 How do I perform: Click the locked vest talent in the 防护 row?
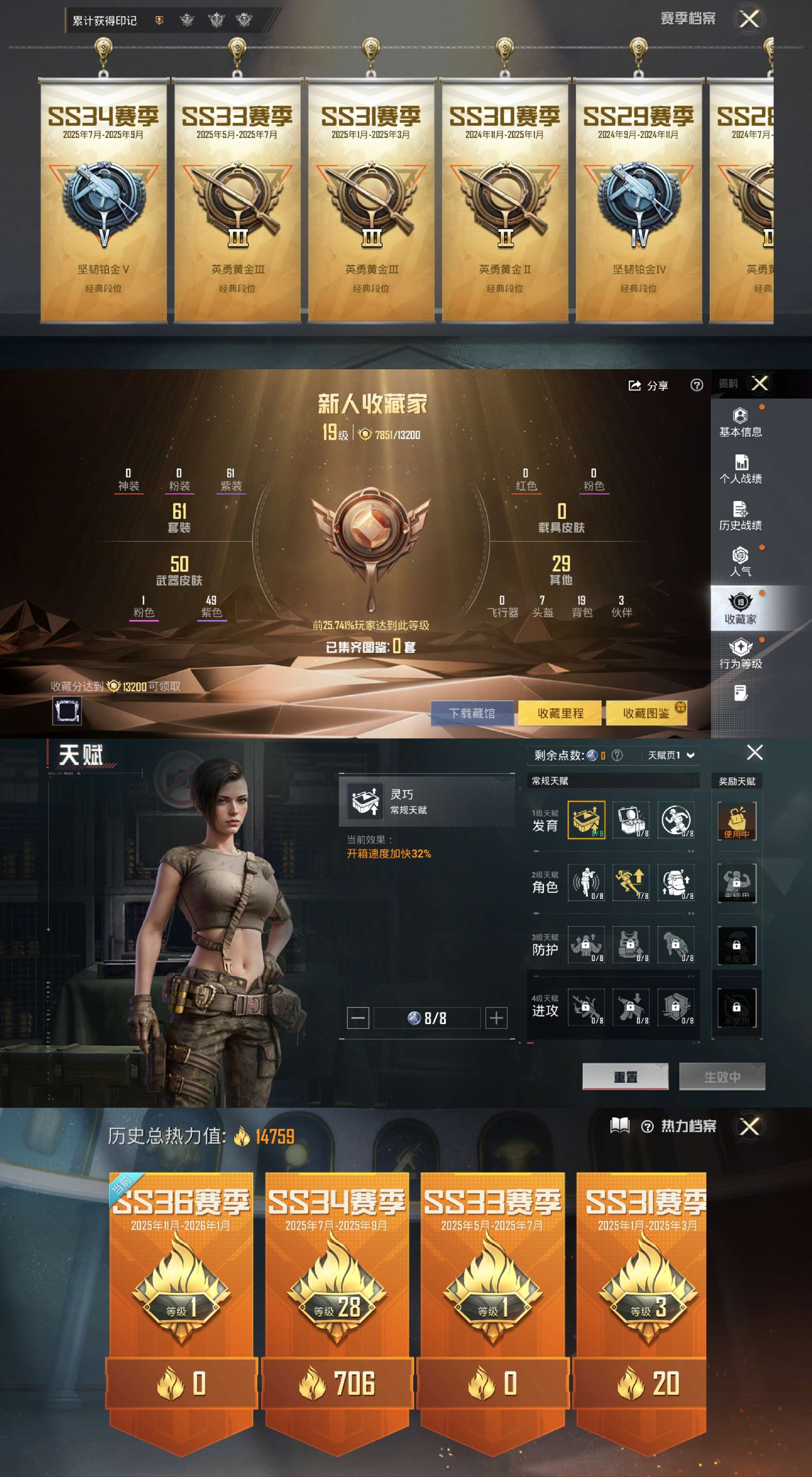pos(632,945)
